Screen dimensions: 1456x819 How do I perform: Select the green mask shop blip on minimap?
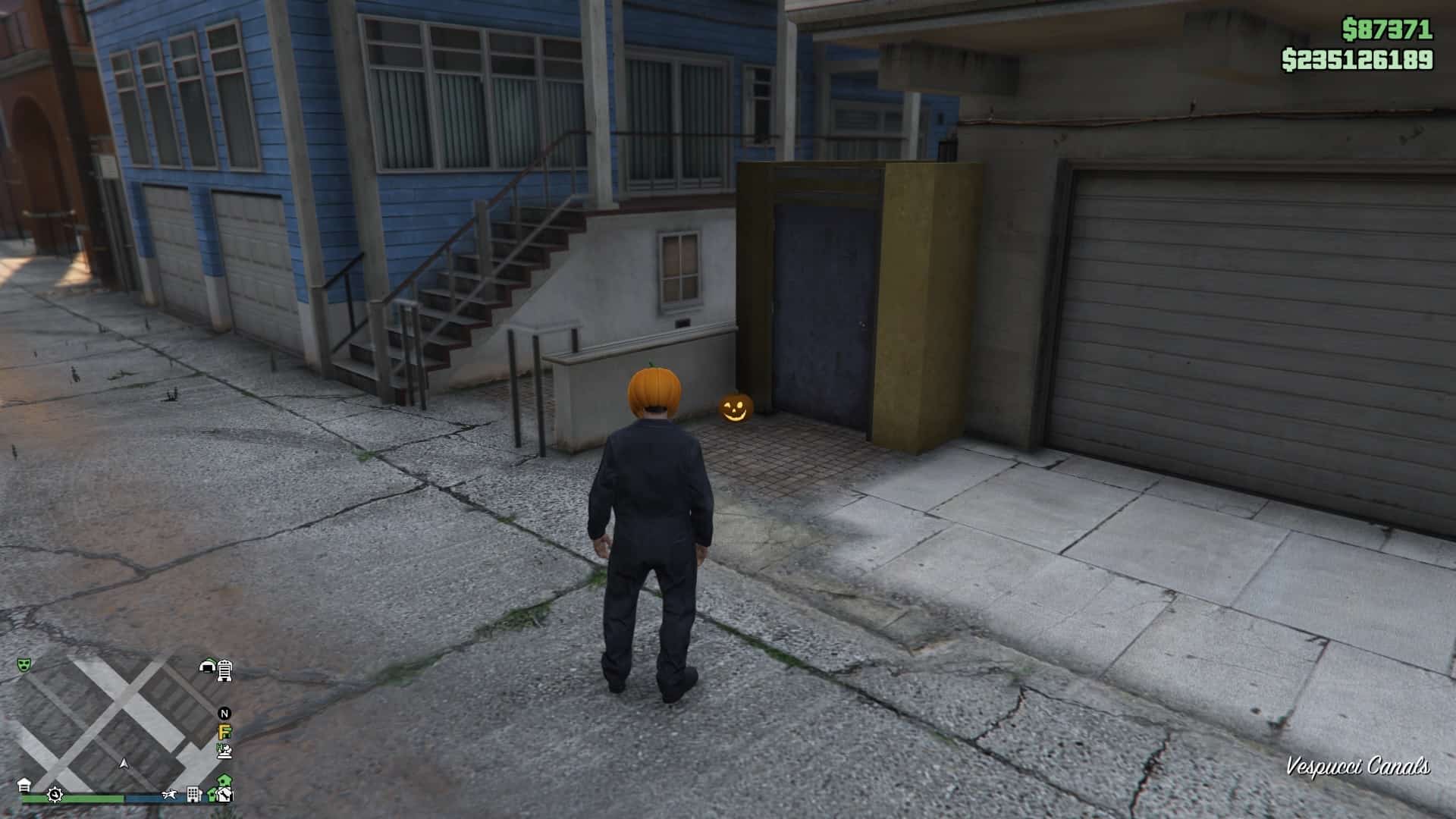click(x=24, y=665)
